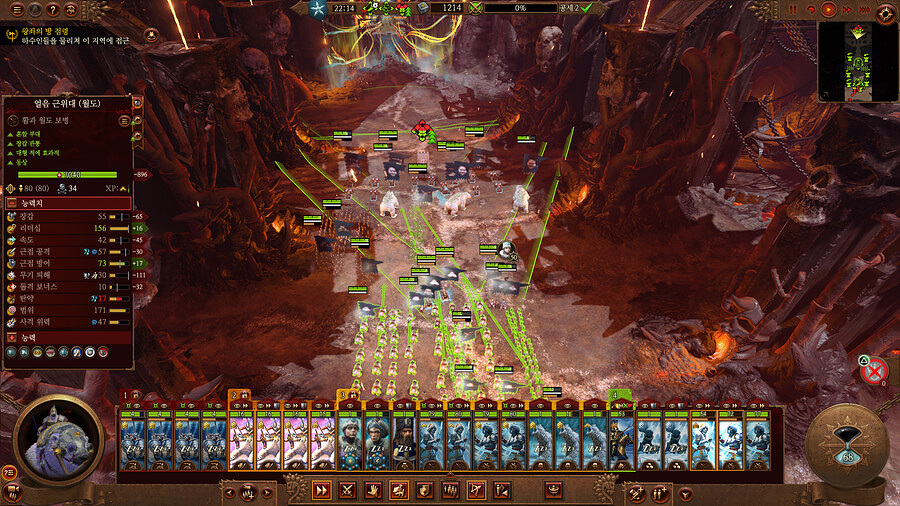Click the red crossed-out circle icon
Viewport: 900px width, 506px height.
(874, 372)
